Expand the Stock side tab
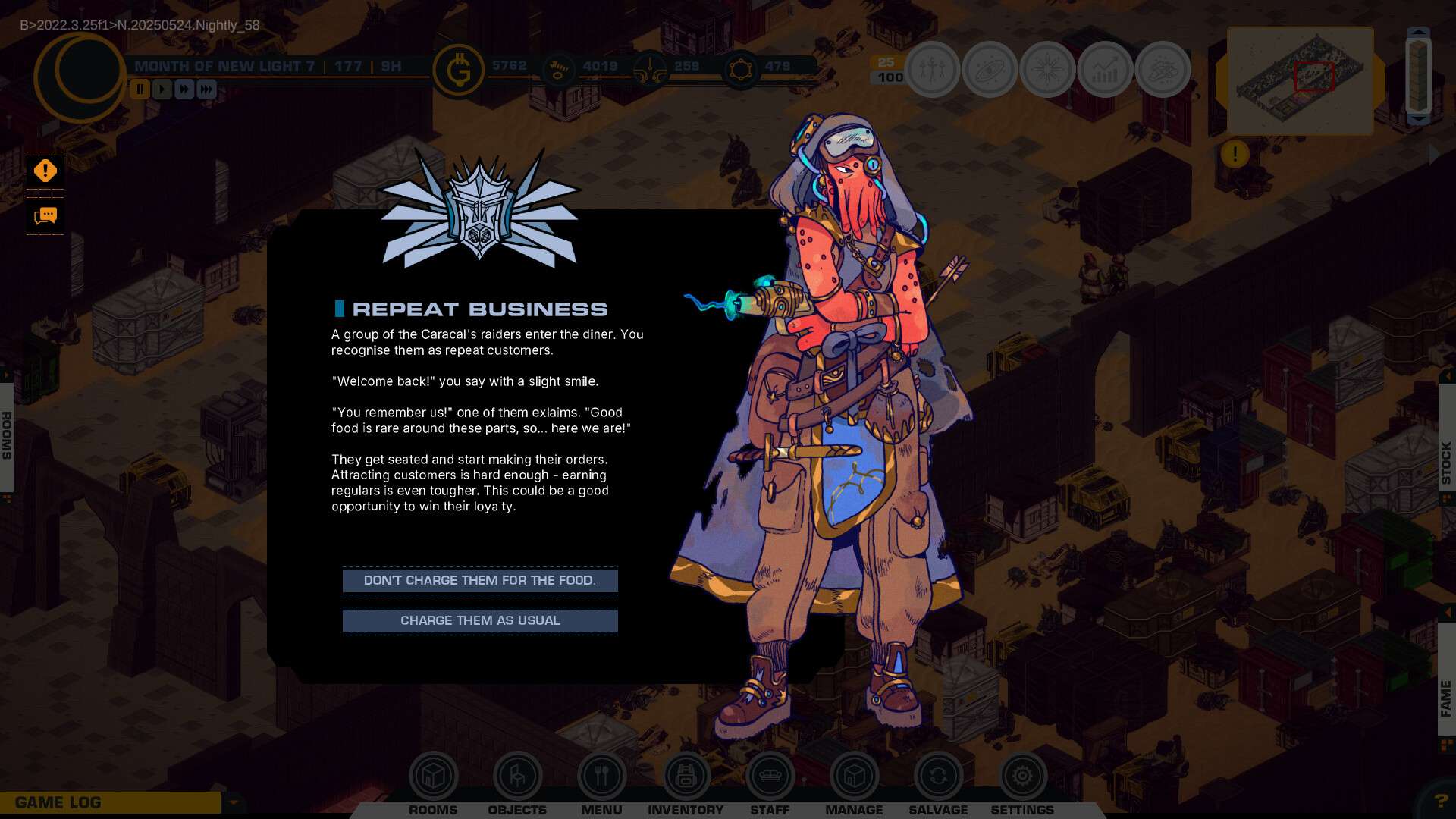1456x819 pixels. point(1446,463)
